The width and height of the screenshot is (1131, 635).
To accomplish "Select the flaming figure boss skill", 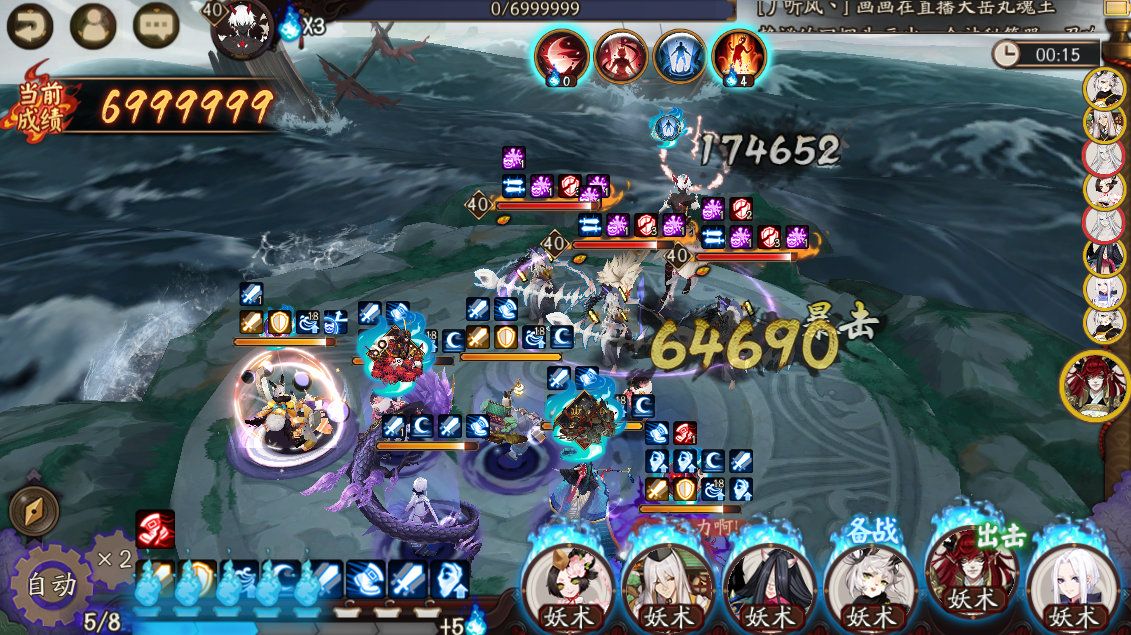I will tap(738, 56).
